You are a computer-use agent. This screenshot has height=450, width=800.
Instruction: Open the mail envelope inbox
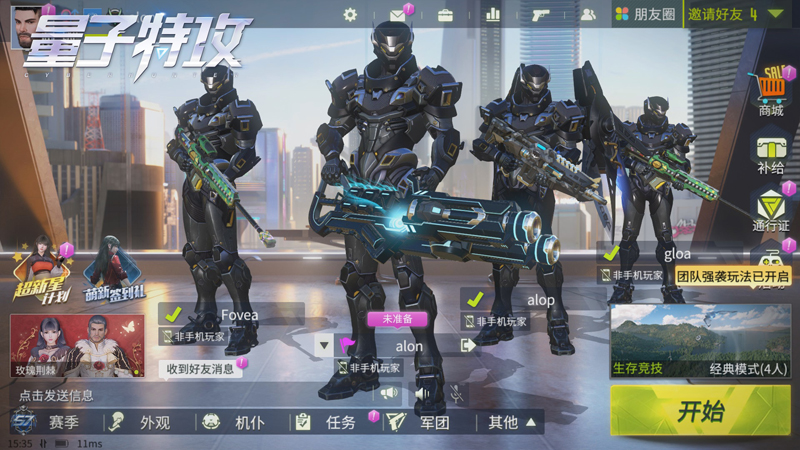coord(398,15)
